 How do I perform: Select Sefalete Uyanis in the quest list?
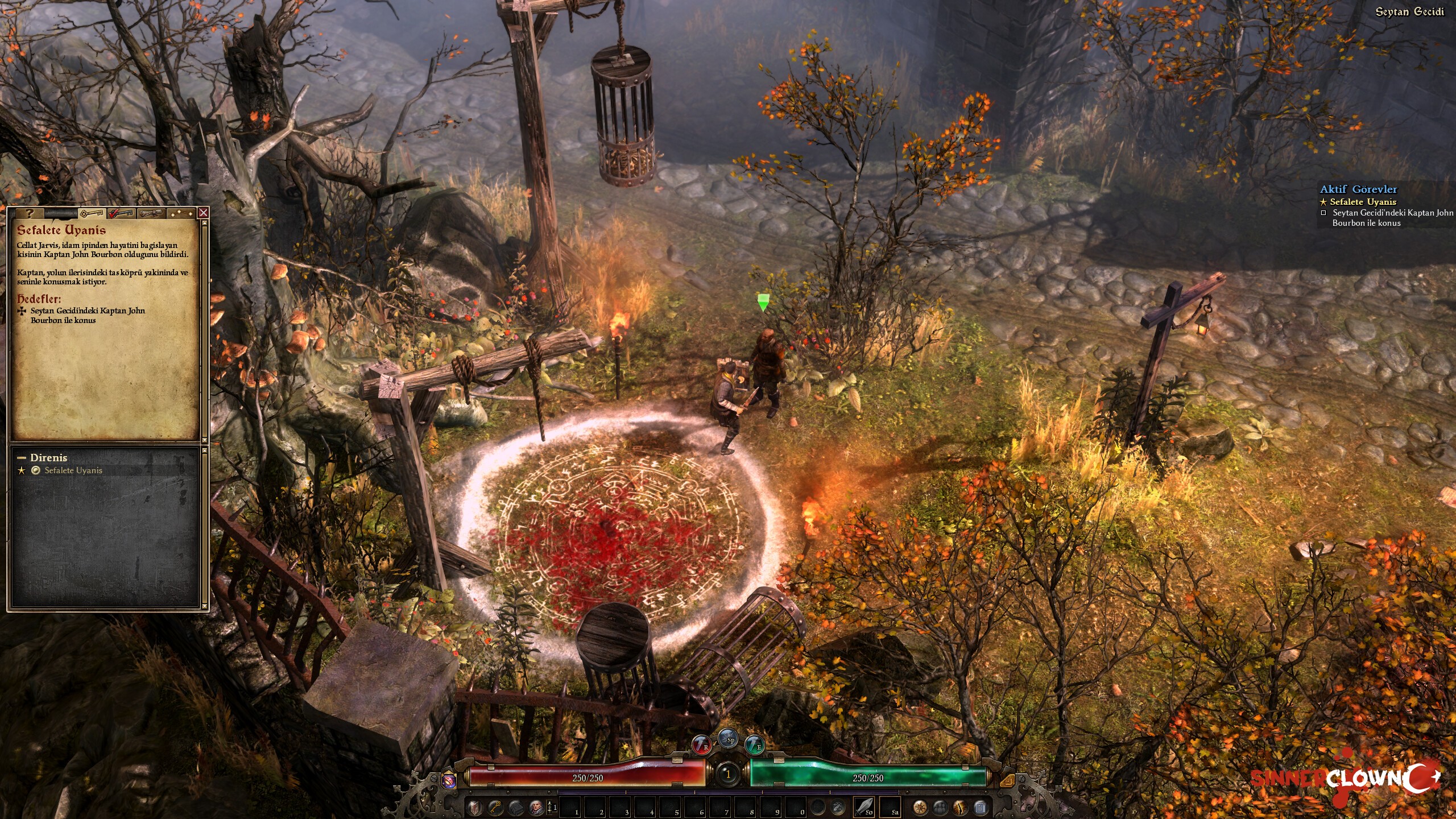click(73, 470)
